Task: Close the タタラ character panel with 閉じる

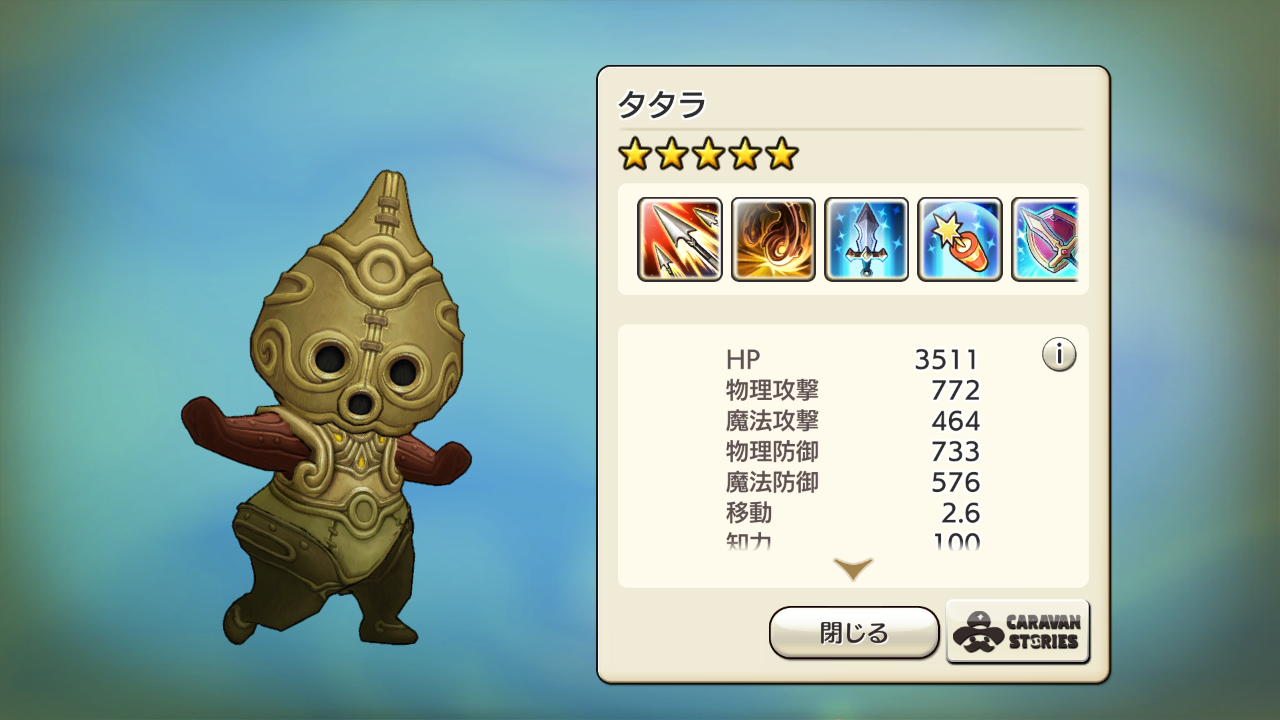Action: [x=853, y=632]
